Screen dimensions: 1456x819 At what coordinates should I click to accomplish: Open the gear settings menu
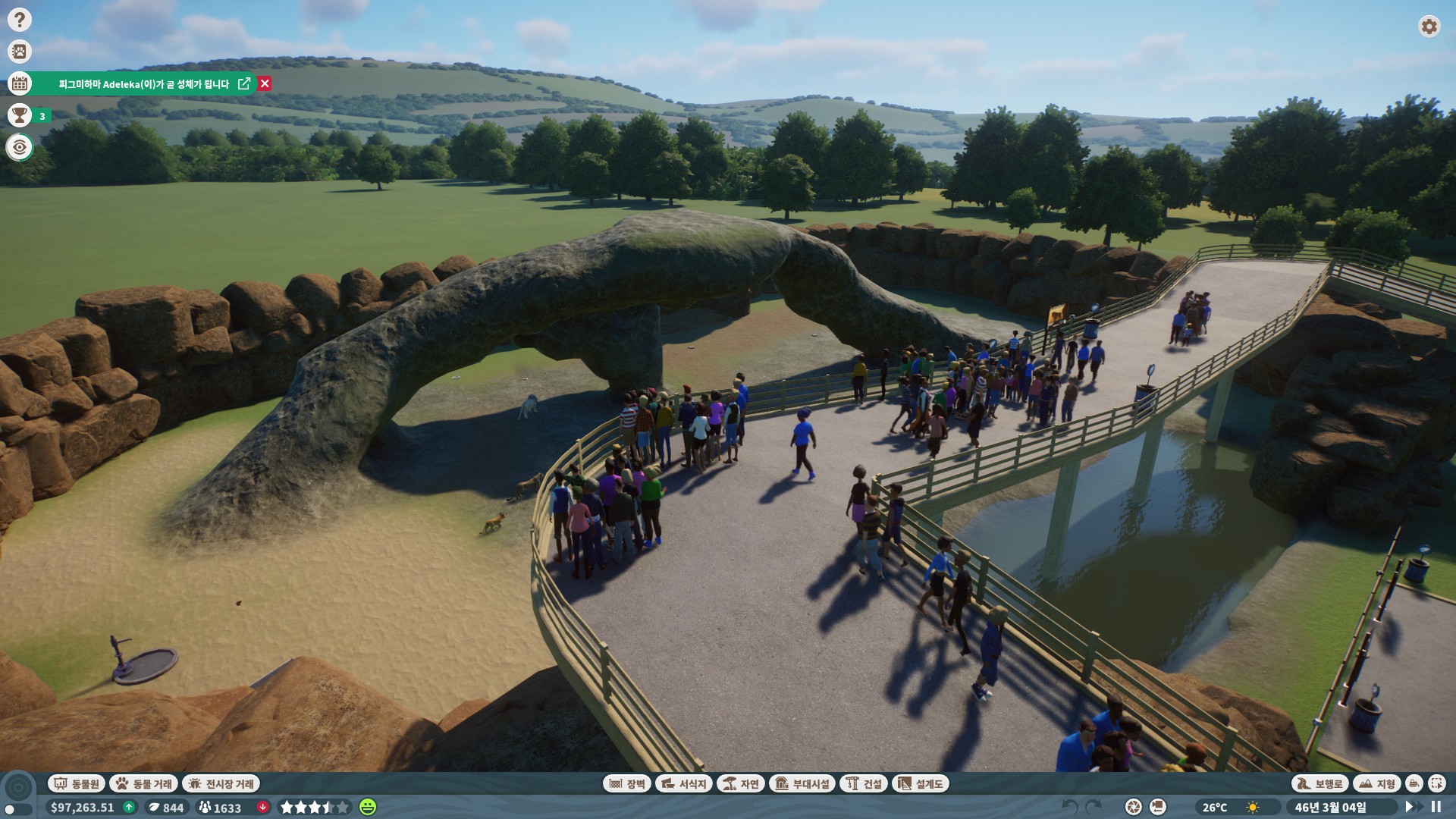click(1429, 27)
